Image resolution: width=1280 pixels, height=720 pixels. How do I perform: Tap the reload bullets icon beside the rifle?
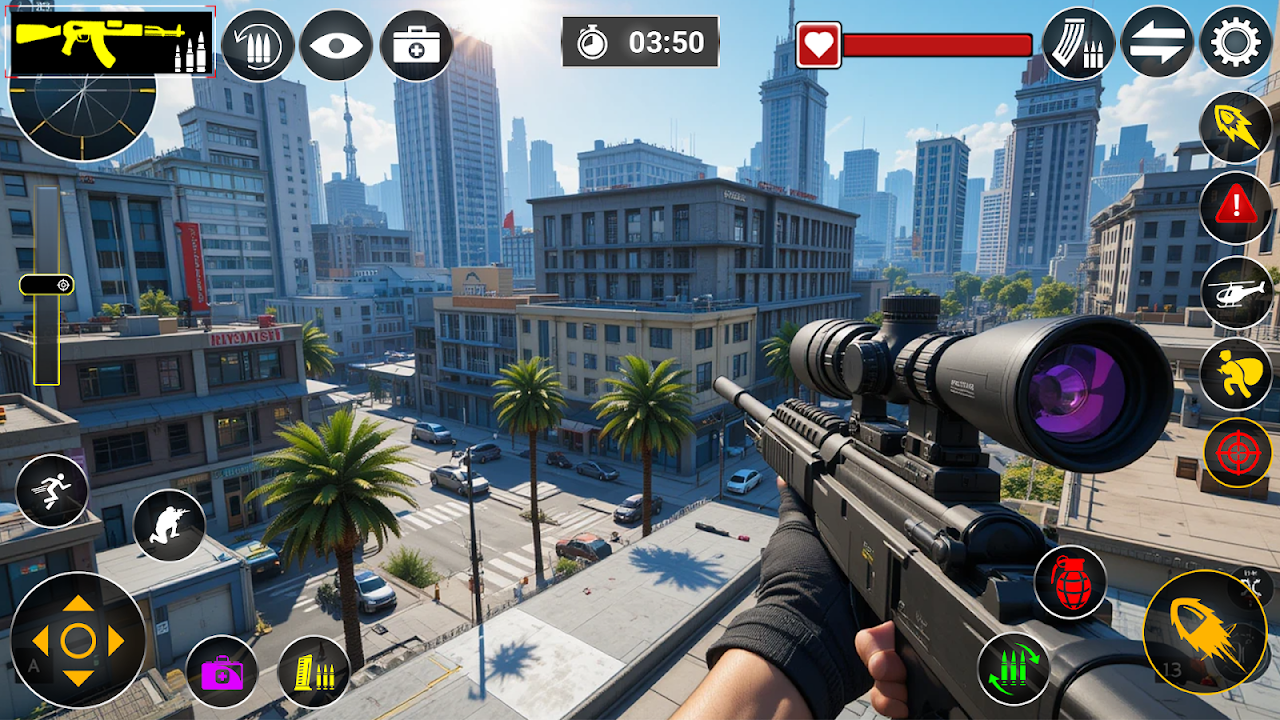click(x=258, y=45)
